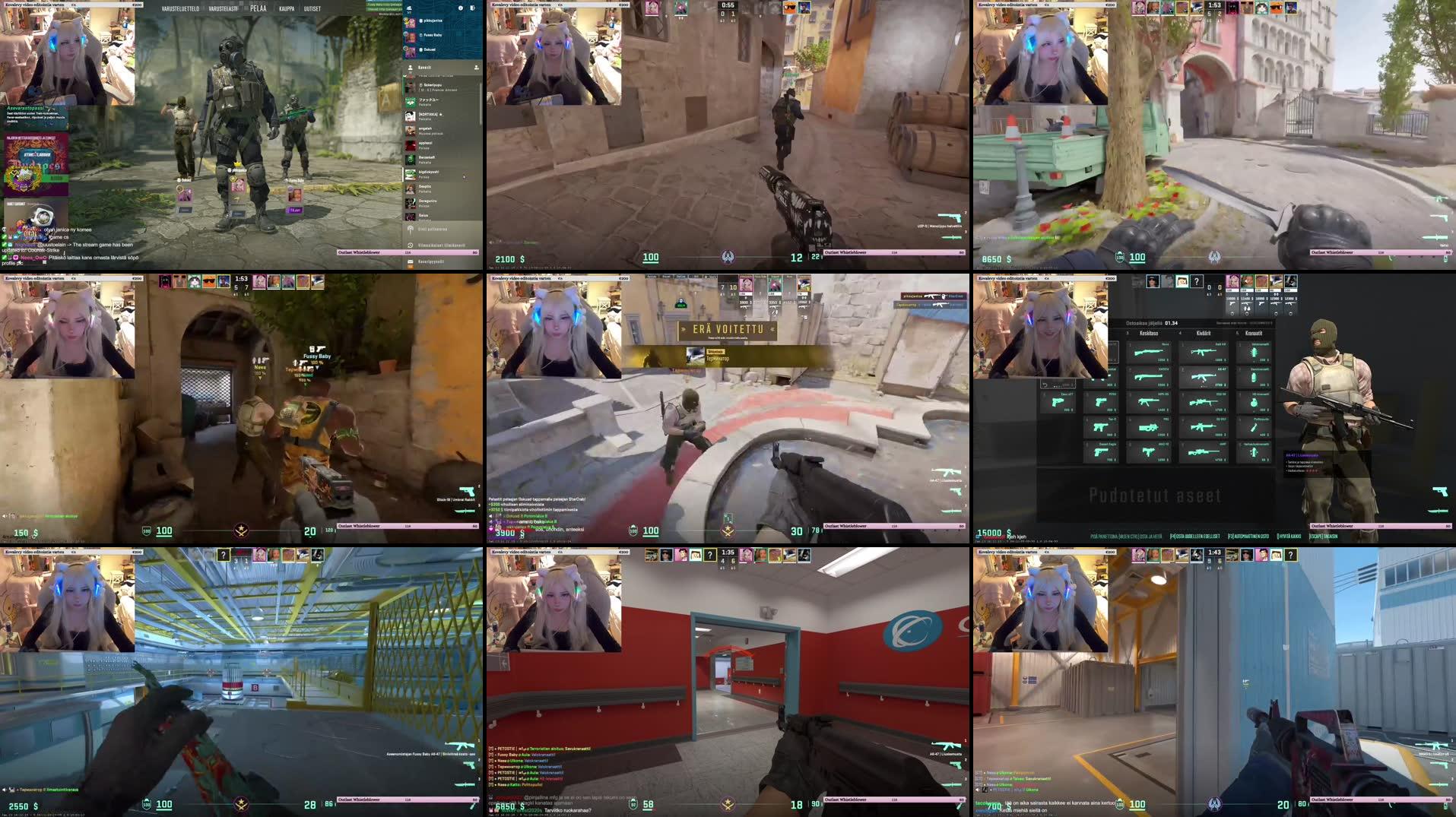1456x817 pixels.
Task: Click the Nova shotgun icon
Action: pos(1148,352)
